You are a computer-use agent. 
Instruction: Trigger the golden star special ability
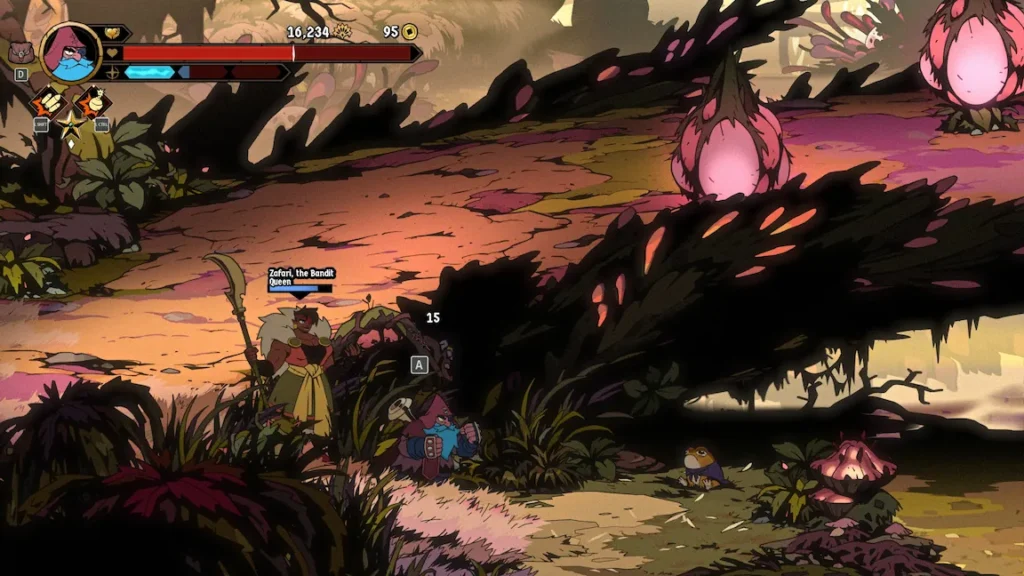pos(70,123)
